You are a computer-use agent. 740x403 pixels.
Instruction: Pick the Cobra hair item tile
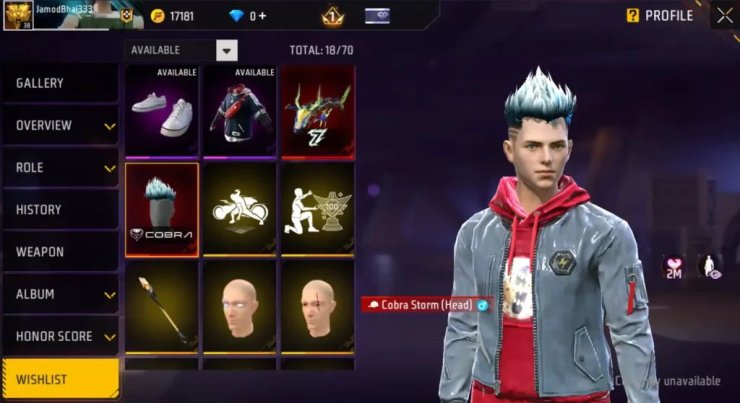(x=162, y=207)
